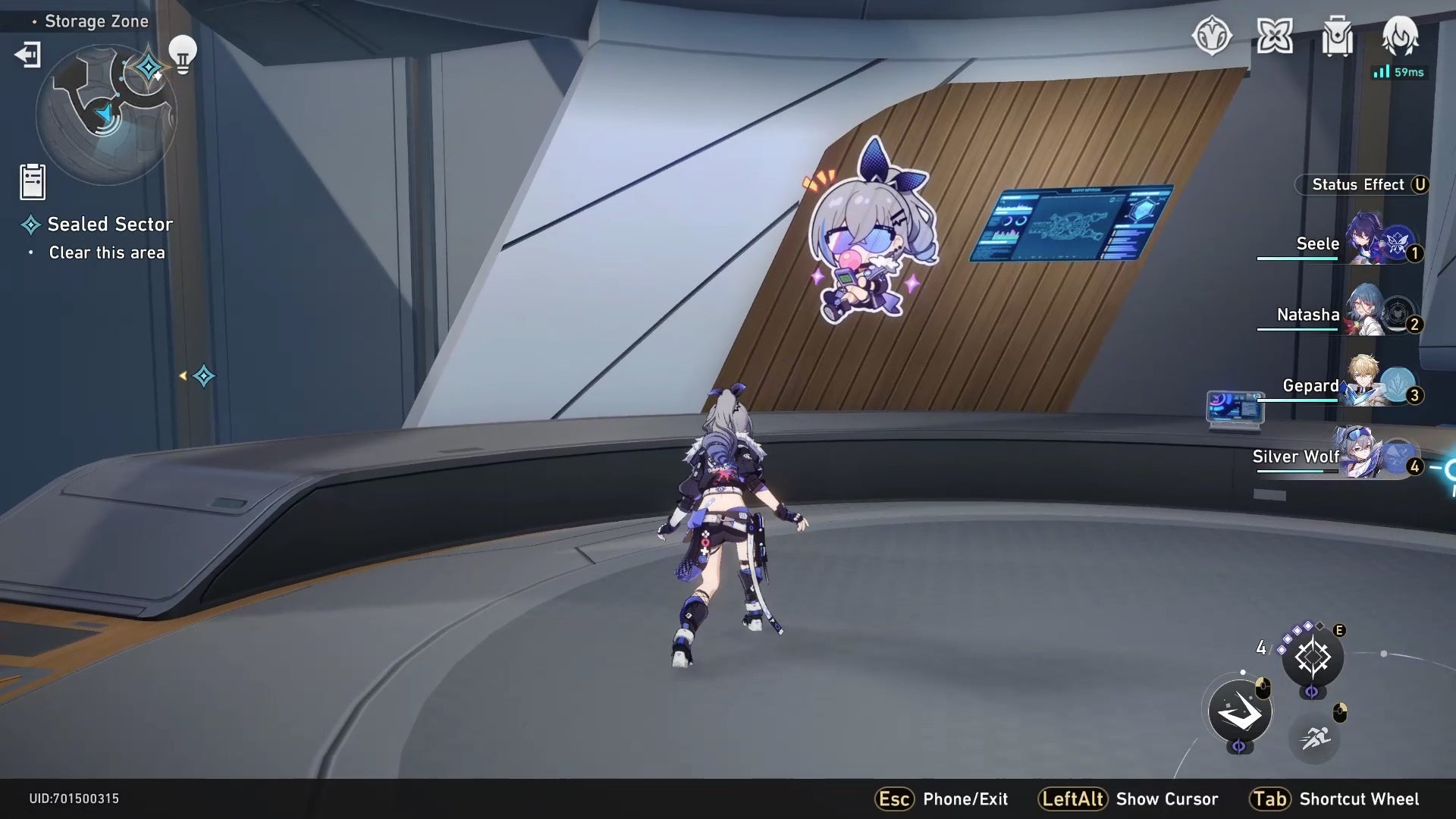Activate Silver Wolf's technique icon

coord(1311,657)
